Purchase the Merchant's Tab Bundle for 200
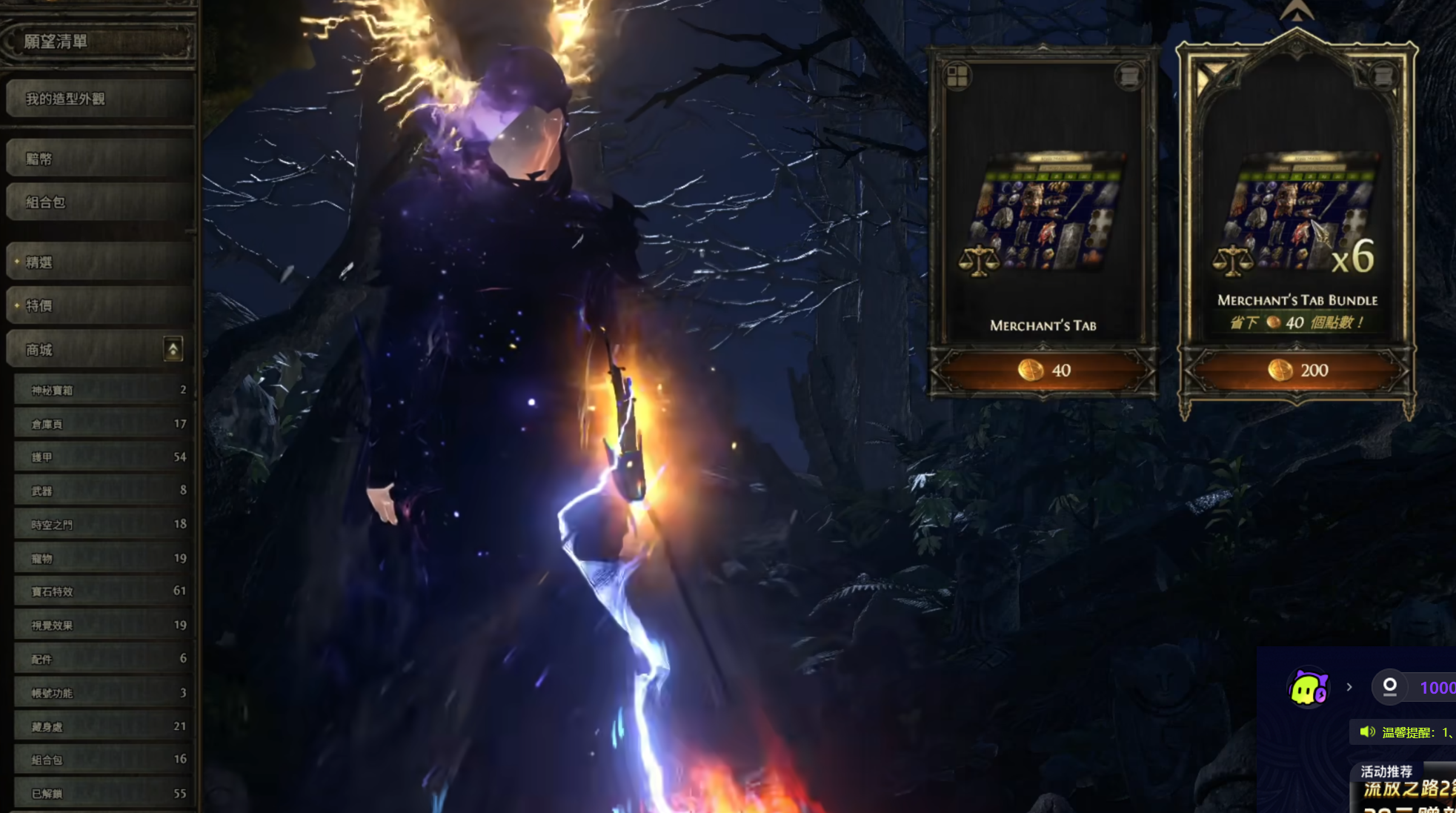Viewport: 1456px width, 813px height. [1297, 370]
